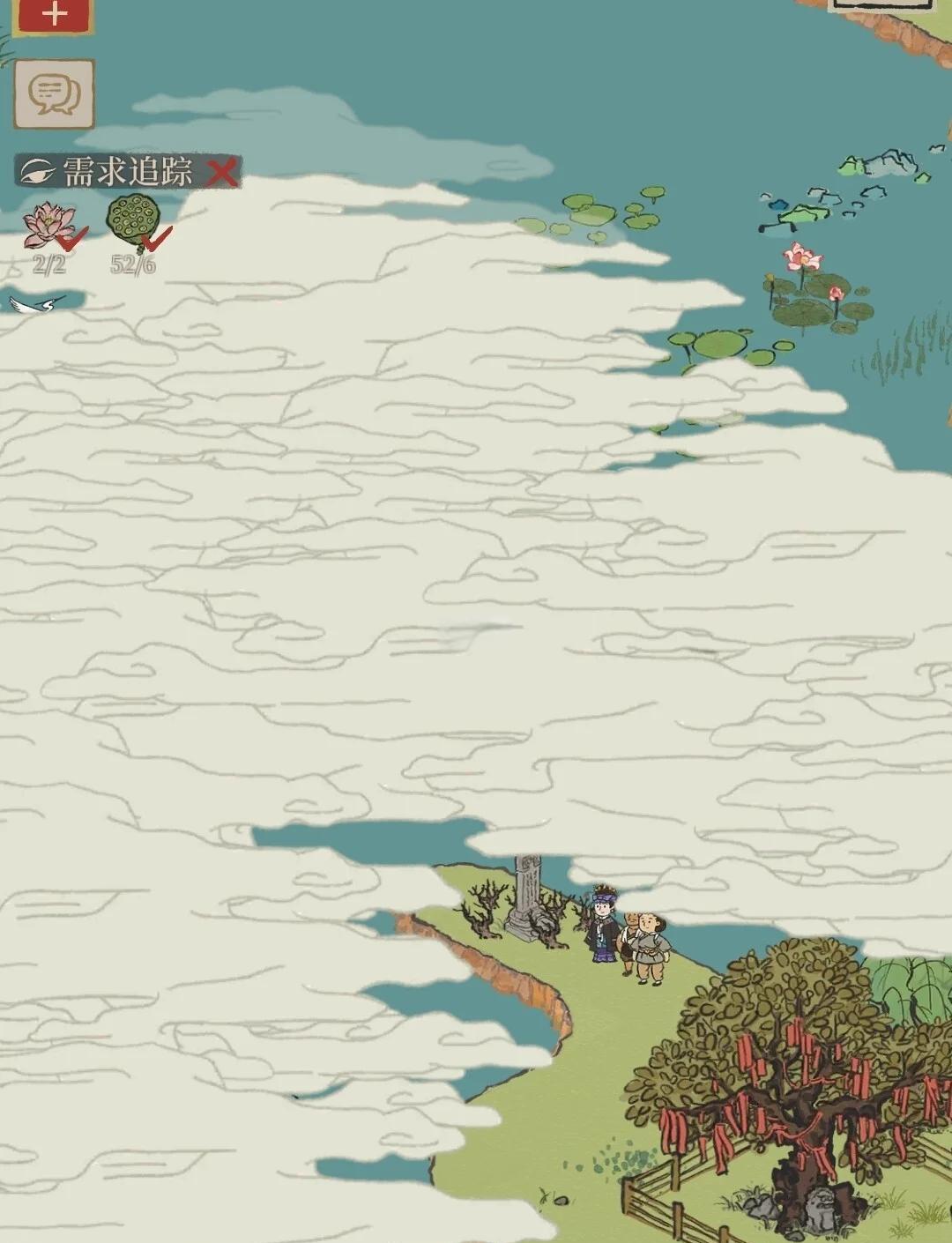Close the 需求追踪 tracker with red X
This screenshot has width=952, height=1243.
click(222, 172)
